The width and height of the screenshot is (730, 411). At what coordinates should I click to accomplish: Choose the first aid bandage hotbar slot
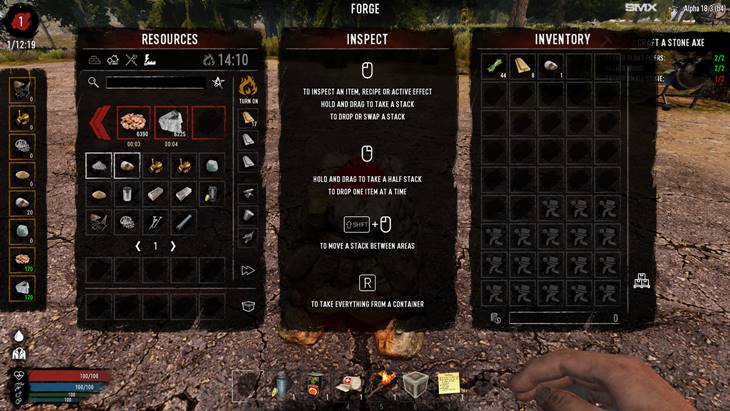pos(349,384)
